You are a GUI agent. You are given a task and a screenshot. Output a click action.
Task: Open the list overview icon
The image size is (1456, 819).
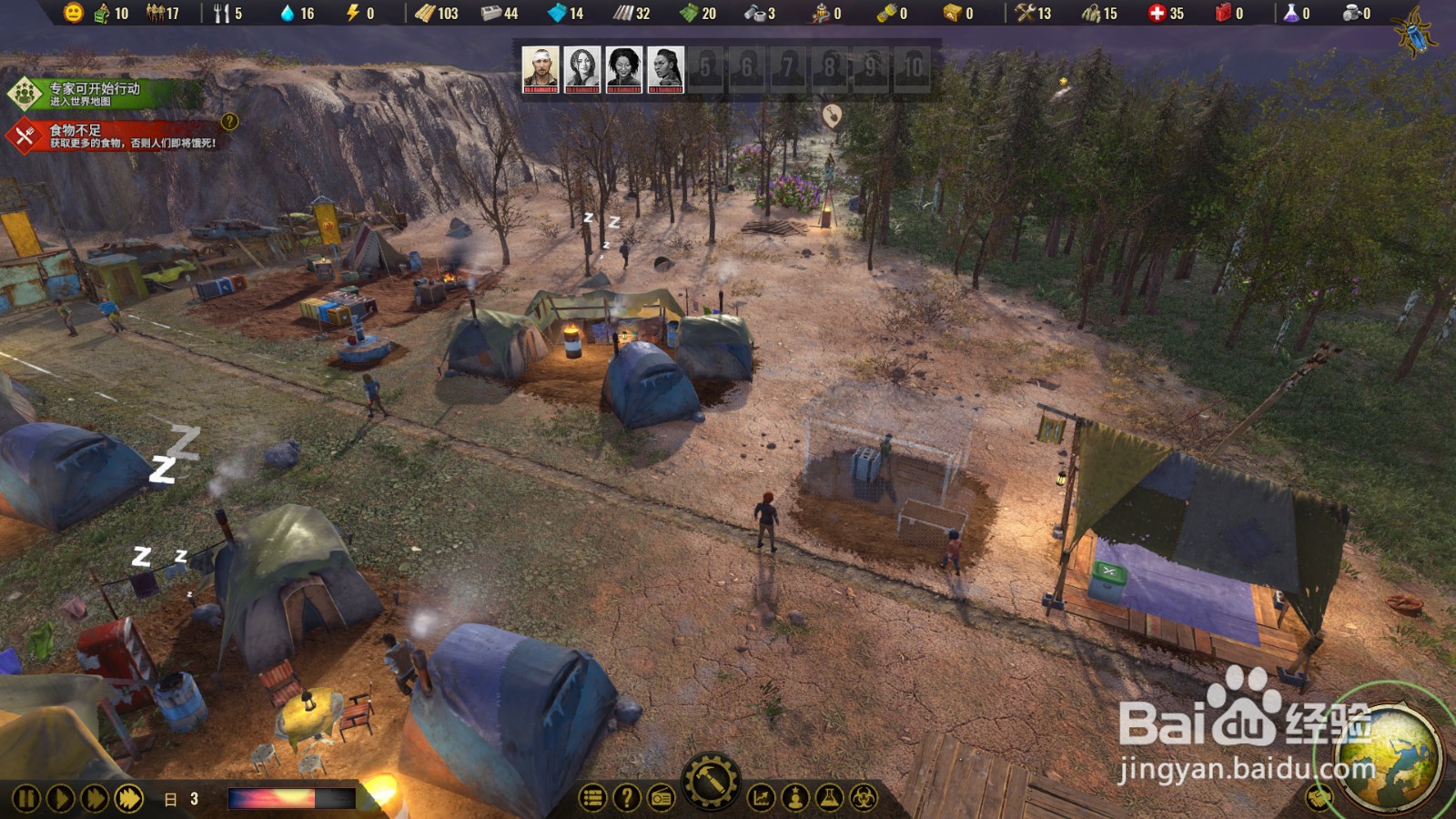click(592, 799)
